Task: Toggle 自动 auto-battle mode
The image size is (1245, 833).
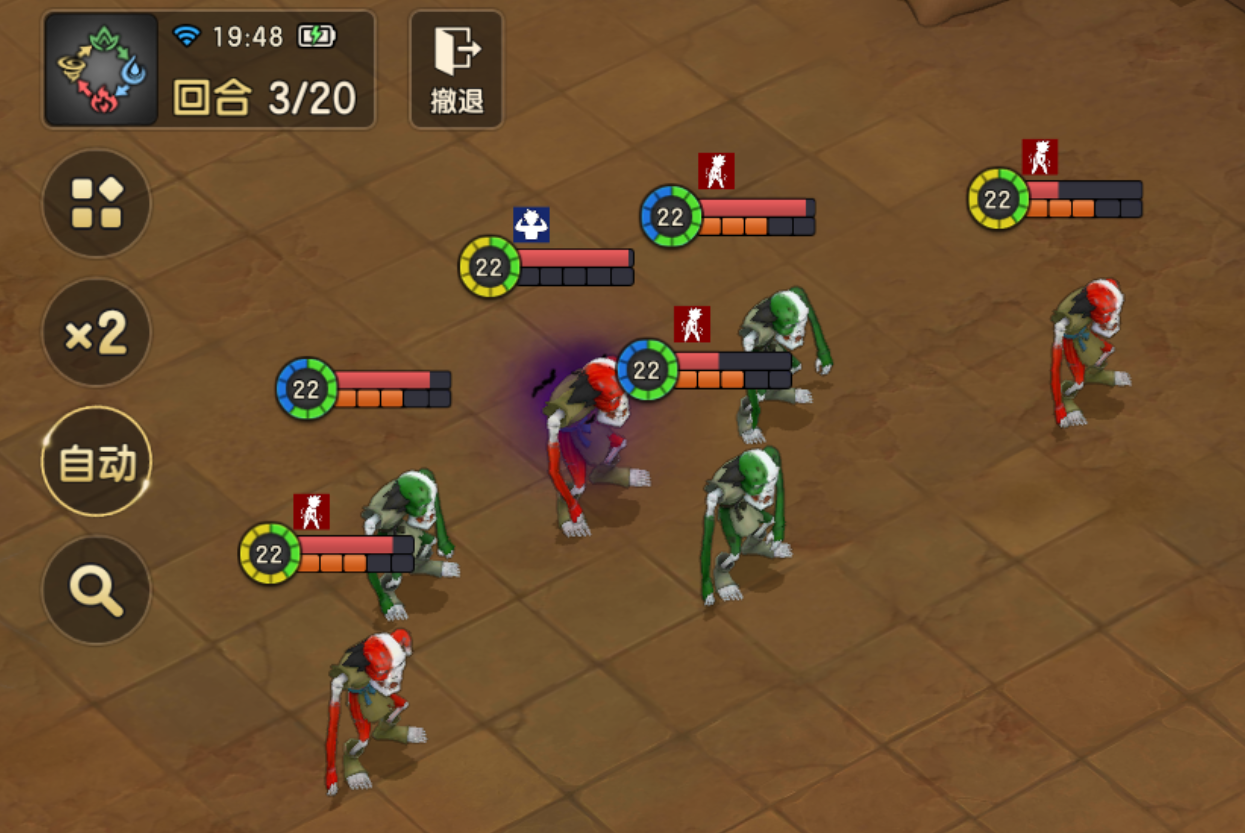Action: click(96, 462)
